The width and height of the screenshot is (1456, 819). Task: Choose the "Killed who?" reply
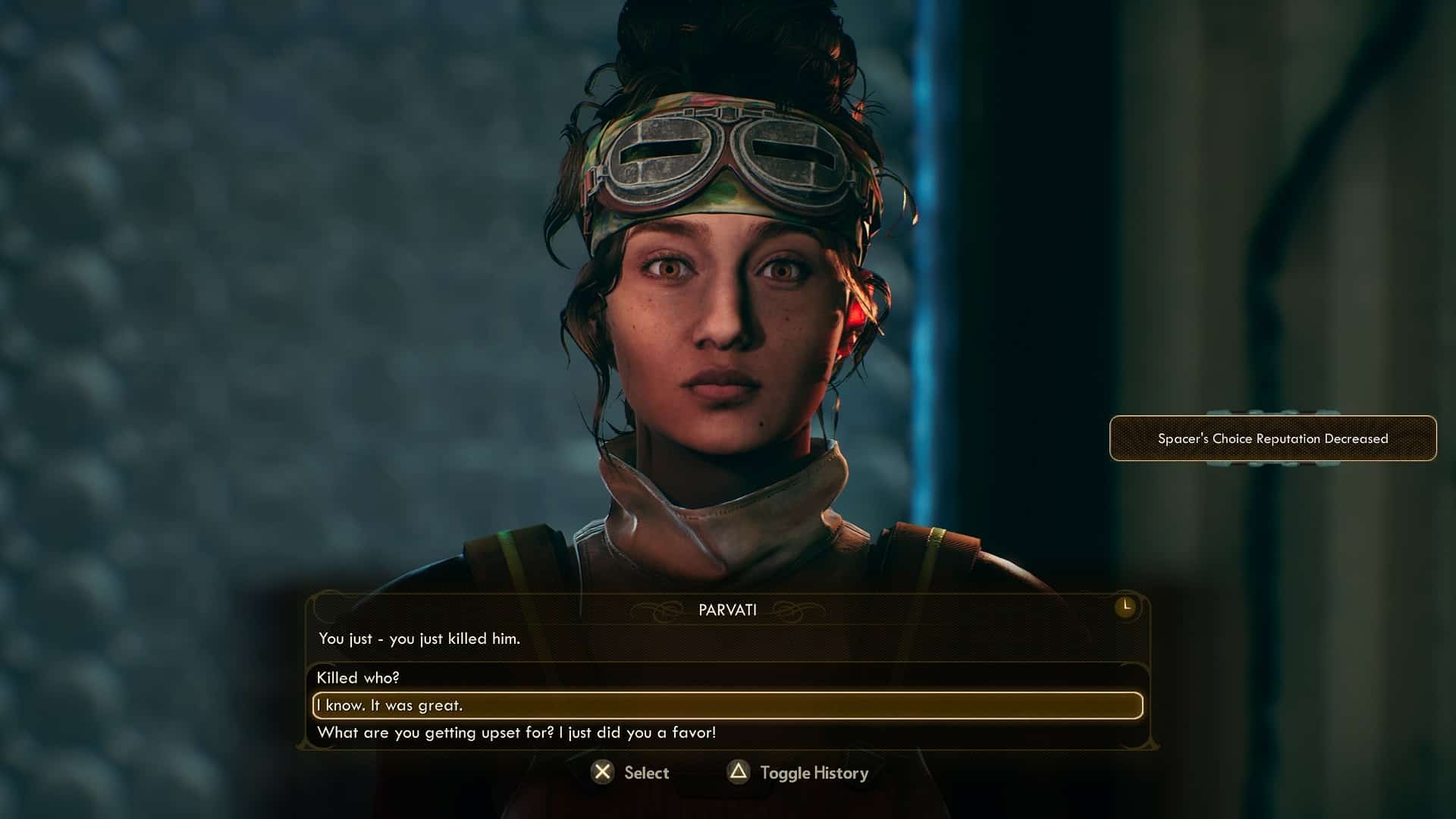pos(358,678)
